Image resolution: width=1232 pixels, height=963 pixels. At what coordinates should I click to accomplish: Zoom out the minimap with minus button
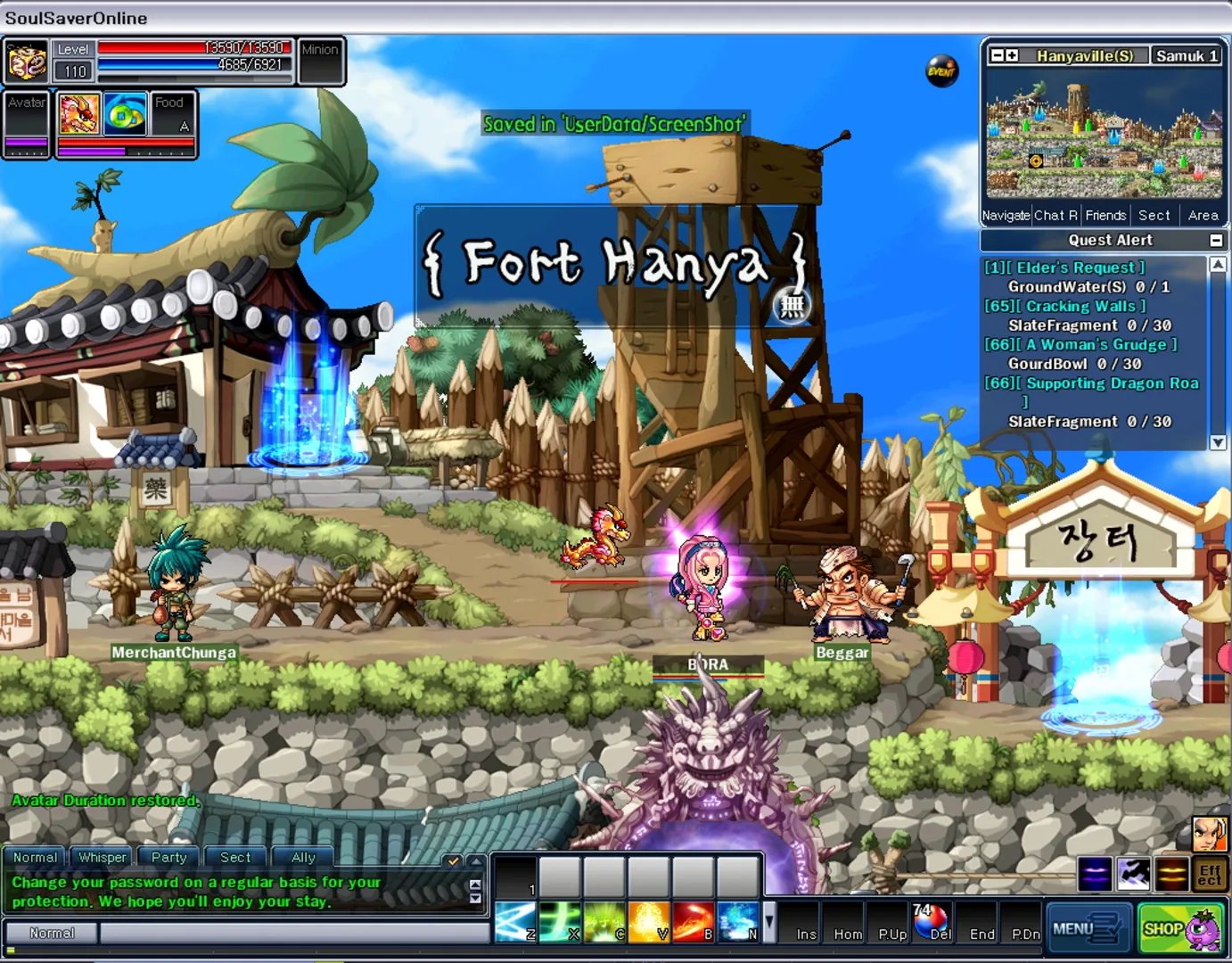[x=996, y=55]
